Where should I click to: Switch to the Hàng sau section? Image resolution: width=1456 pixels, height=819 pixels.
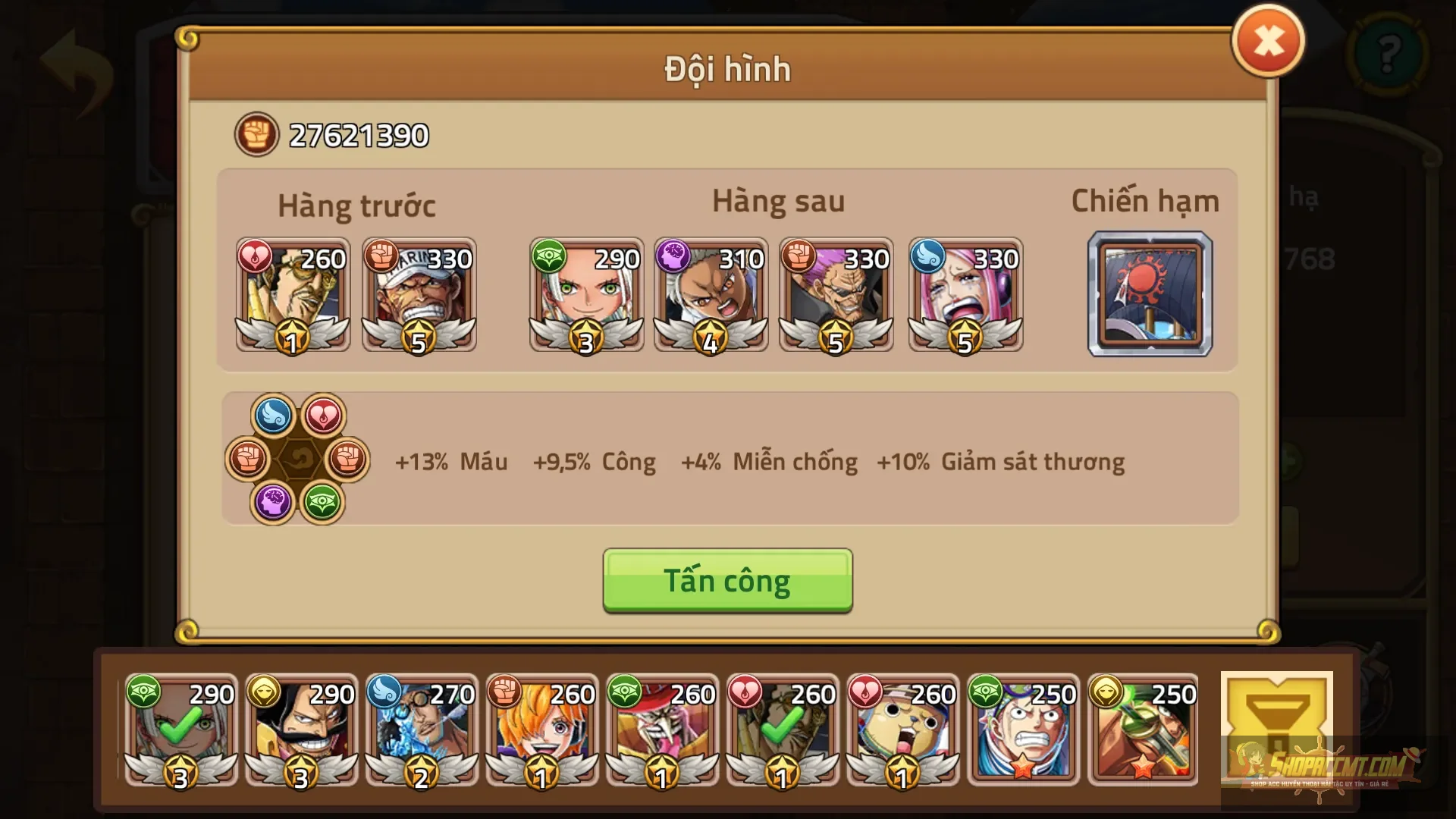pos(779,201)
